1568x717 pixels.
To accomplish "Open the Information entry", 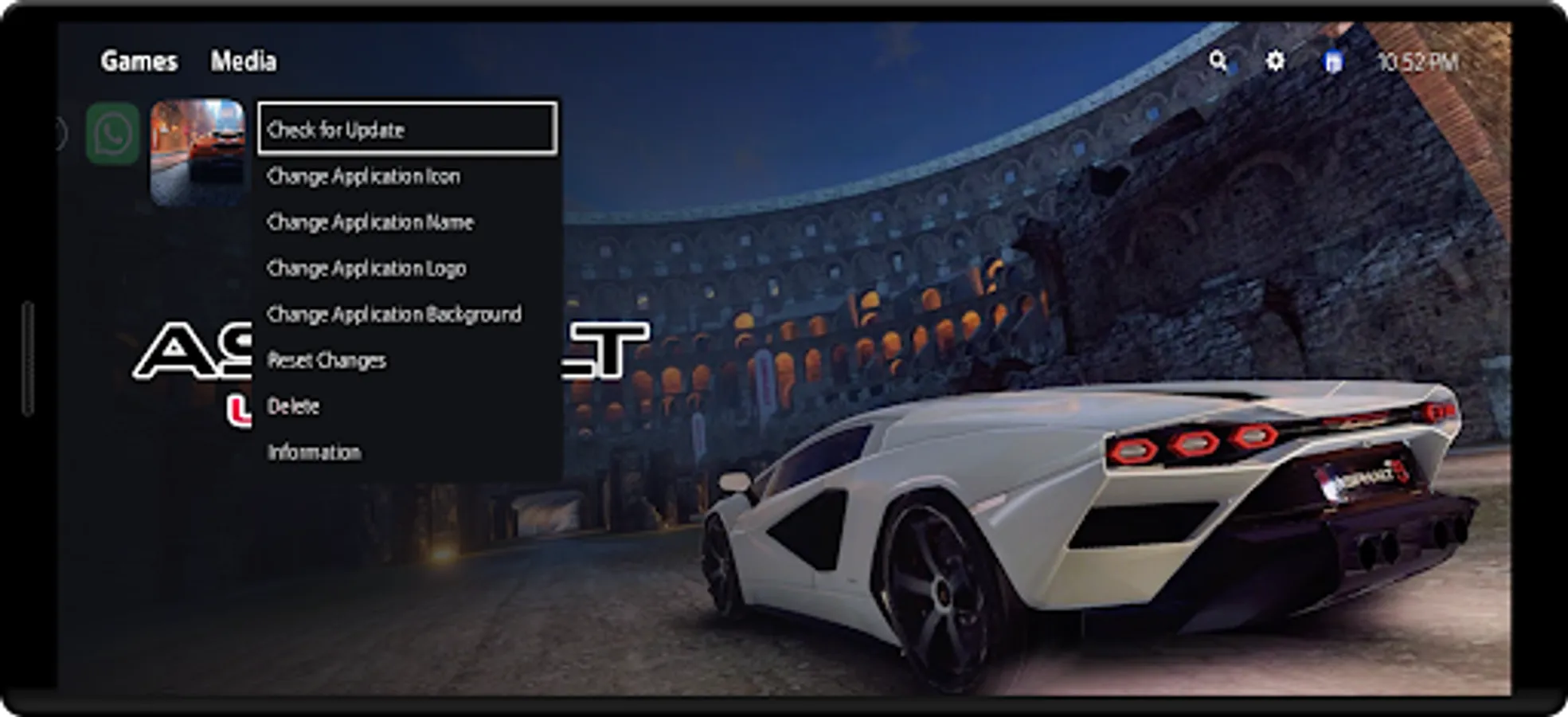I will coord(314,453).
